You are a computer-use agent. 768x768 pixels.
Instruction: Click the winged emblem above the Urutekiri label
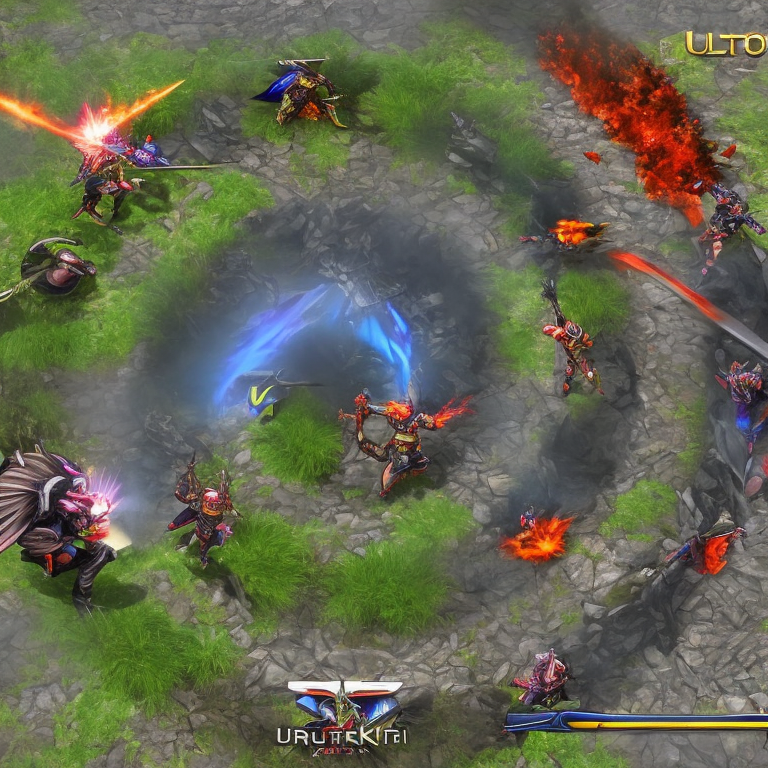click(x=344, y=703)
